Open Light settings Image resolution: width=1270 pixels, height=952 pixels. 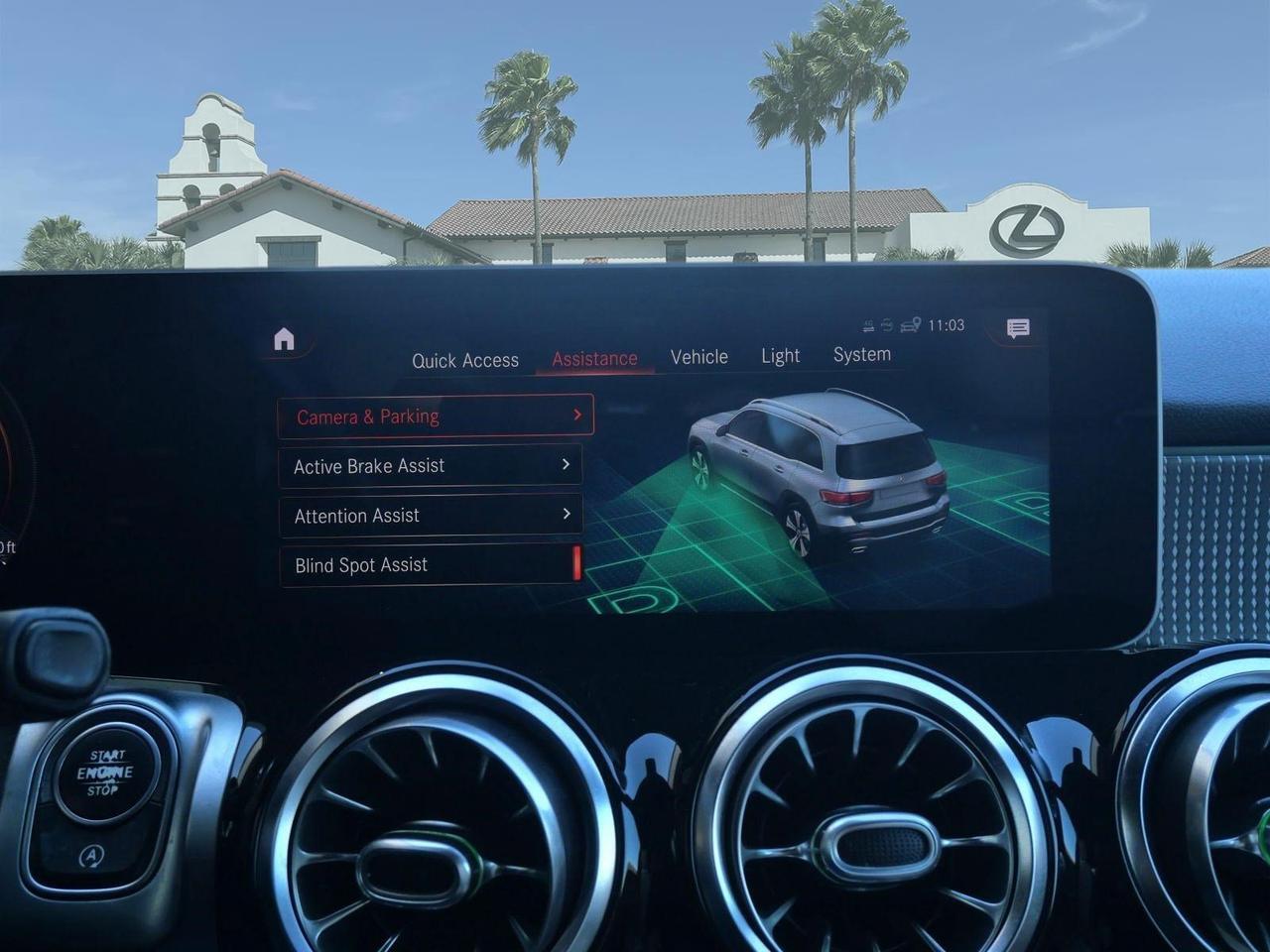point(780,355)
